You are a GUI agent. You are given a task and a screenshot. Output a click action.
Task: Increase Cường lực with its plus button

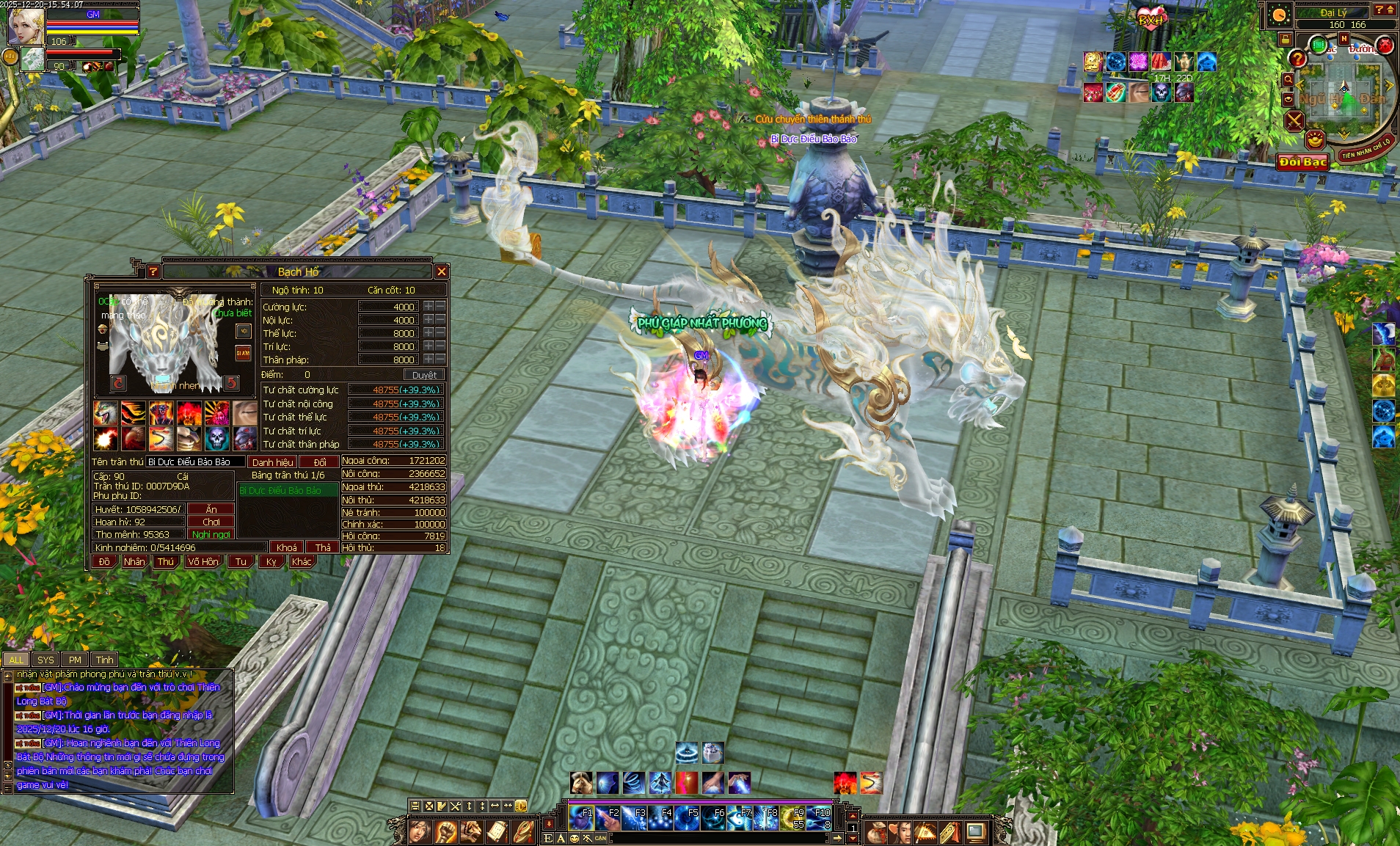click(x=429, y=307)
